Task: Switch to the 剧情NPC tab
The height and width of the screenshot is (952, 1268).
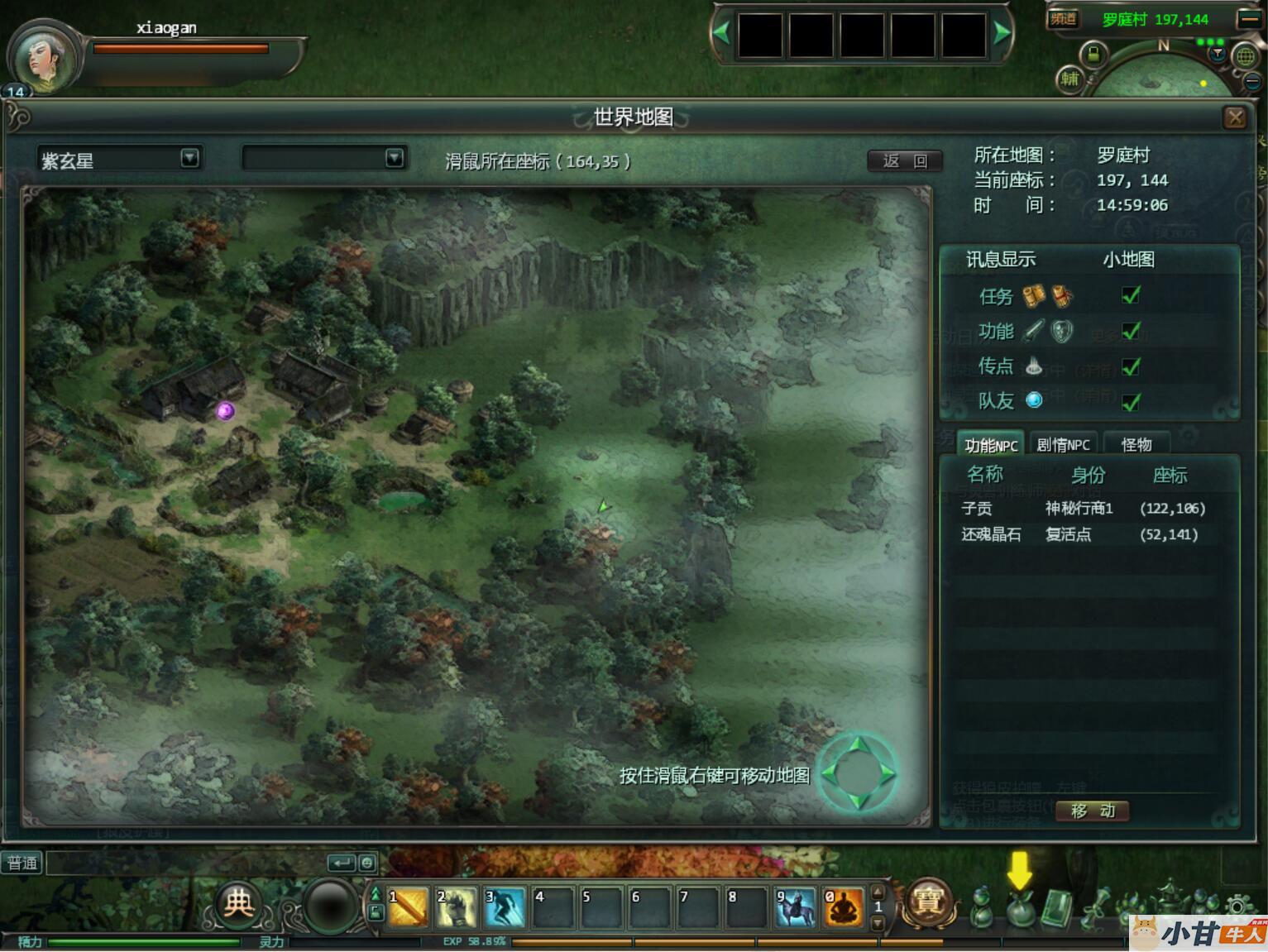Action: click(1063, 445)
